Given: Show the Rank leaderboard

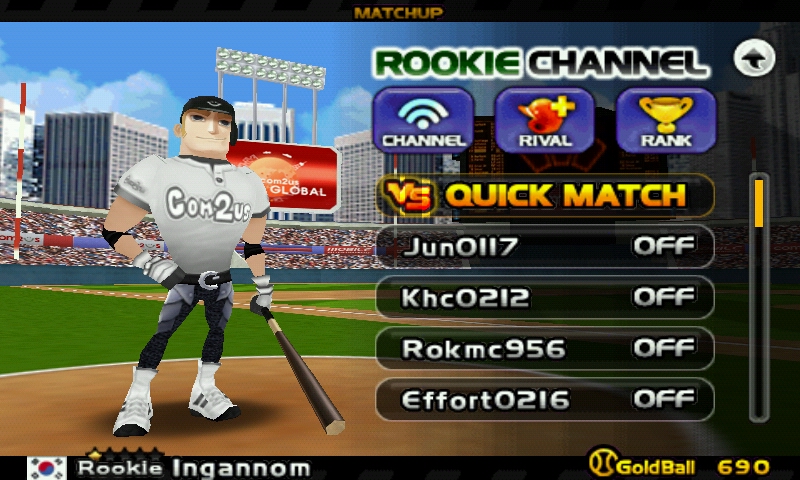Looking at the screenshot, I should pyautogui.click(x=666, y=120).
